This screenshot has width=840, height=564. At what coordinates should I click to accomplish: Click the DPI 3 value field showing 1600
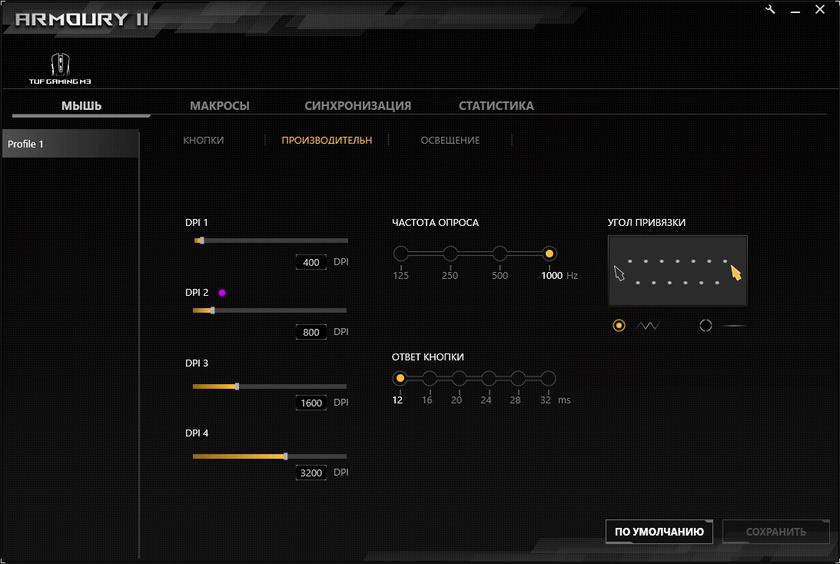(311, 403)
